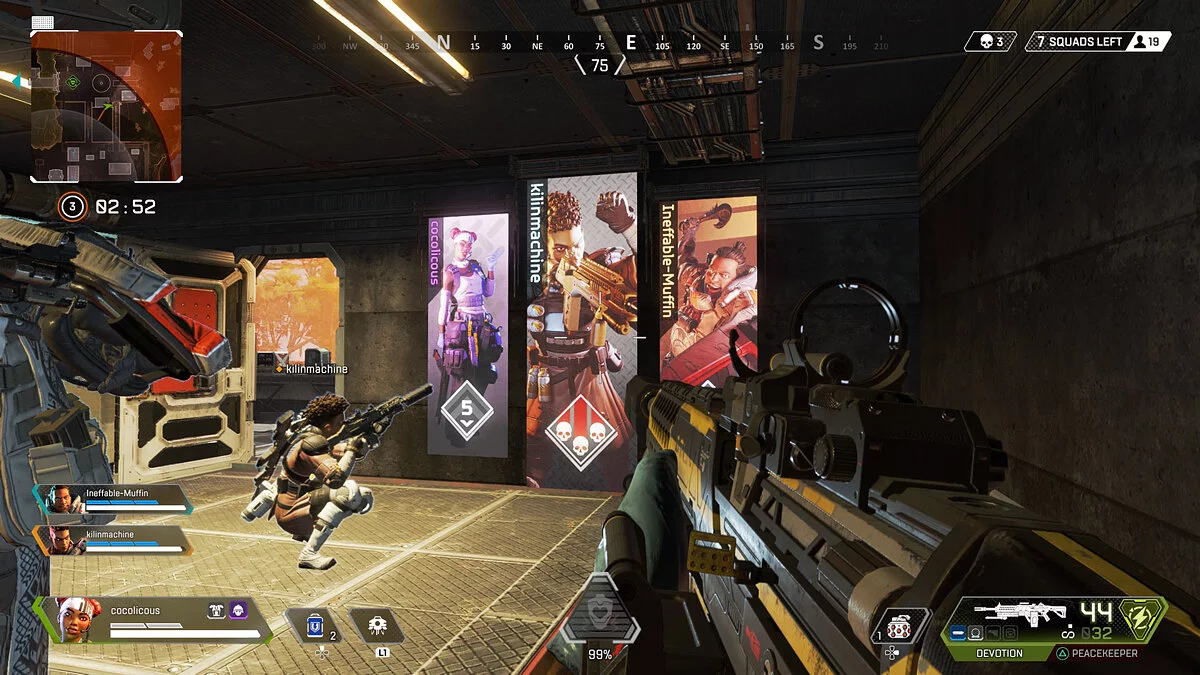Select teammate Ineffable-Muffin's status row

coord(112,498)
